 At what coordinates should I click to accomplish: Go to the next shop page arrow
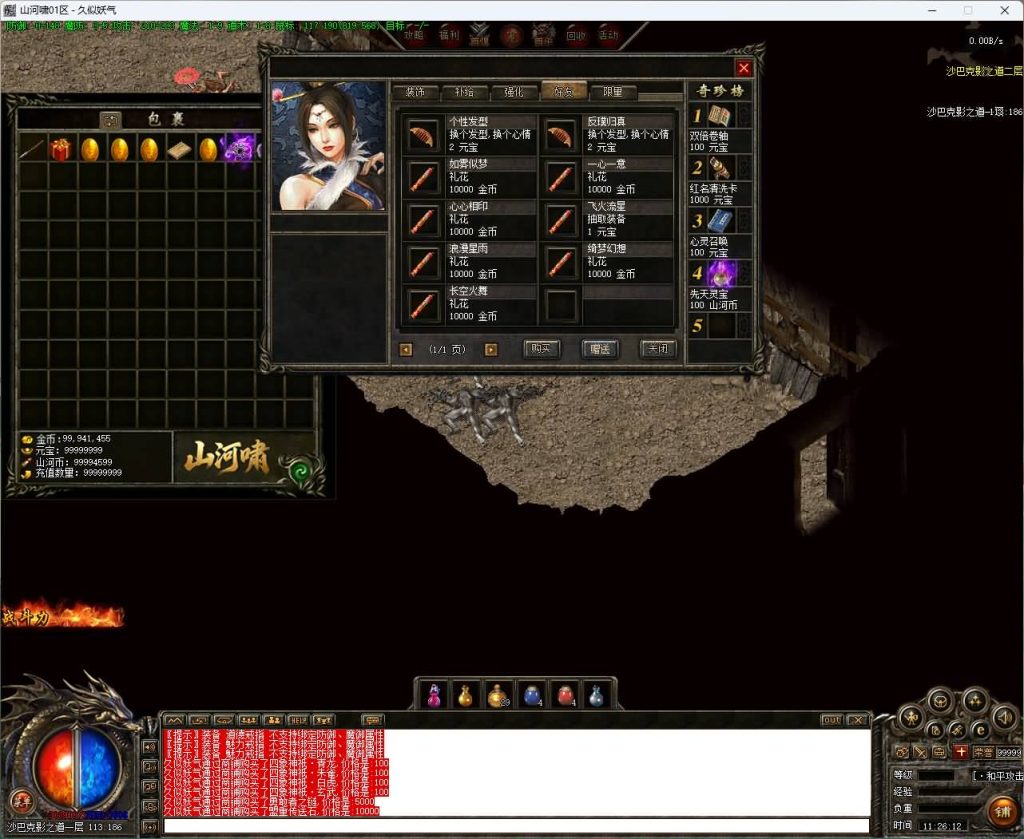[x=491, y=350]
